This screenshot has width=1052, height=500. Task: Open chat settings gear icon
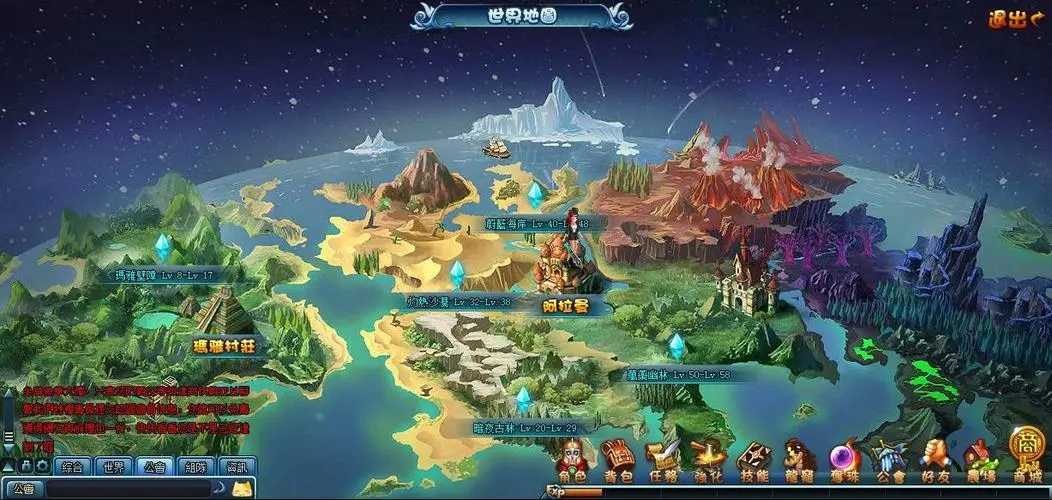click(x=43, y=466)
